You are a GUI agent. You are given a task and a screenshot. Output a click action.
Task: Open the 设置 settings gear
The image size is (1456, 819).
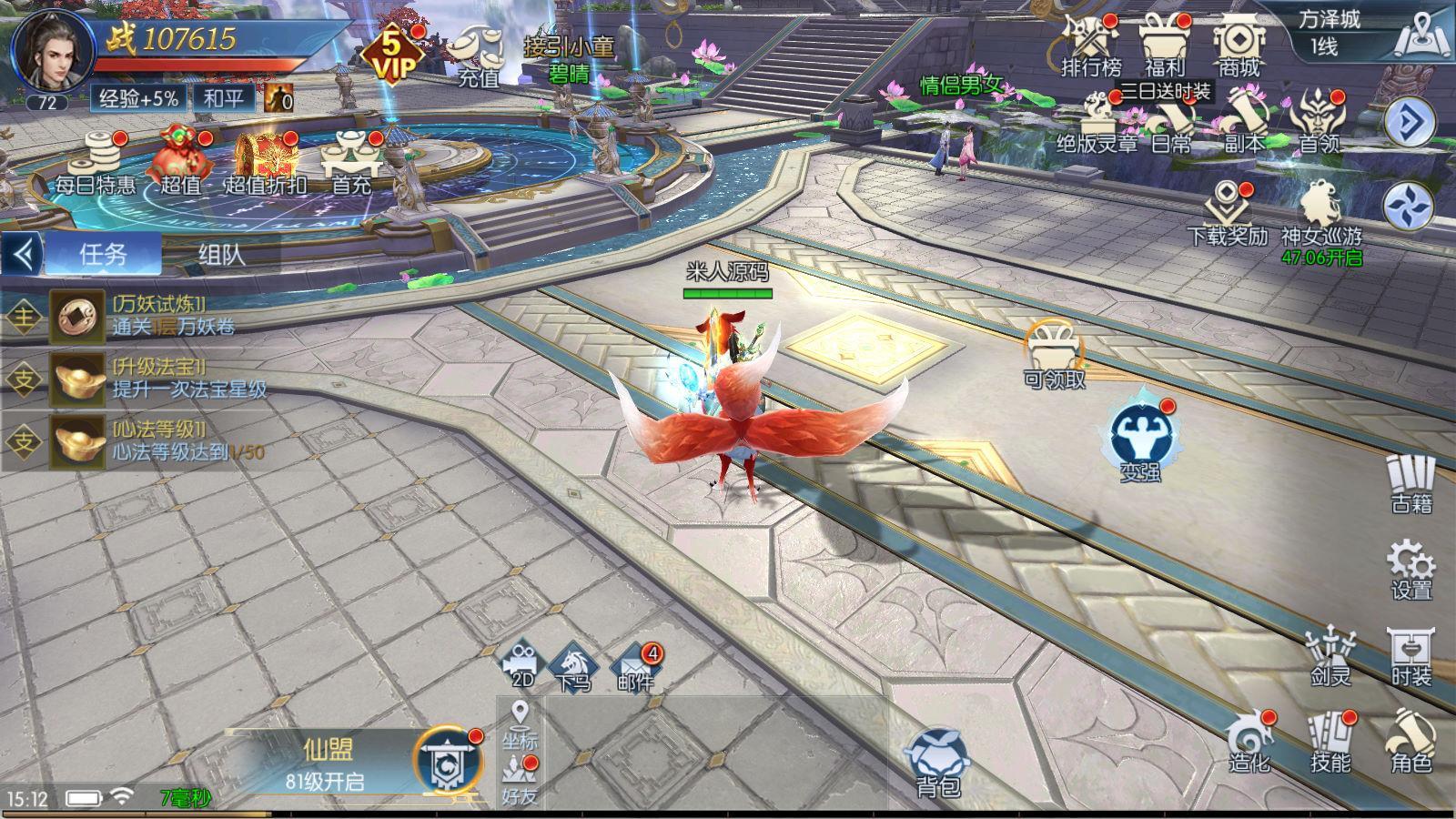[1411, 568]
